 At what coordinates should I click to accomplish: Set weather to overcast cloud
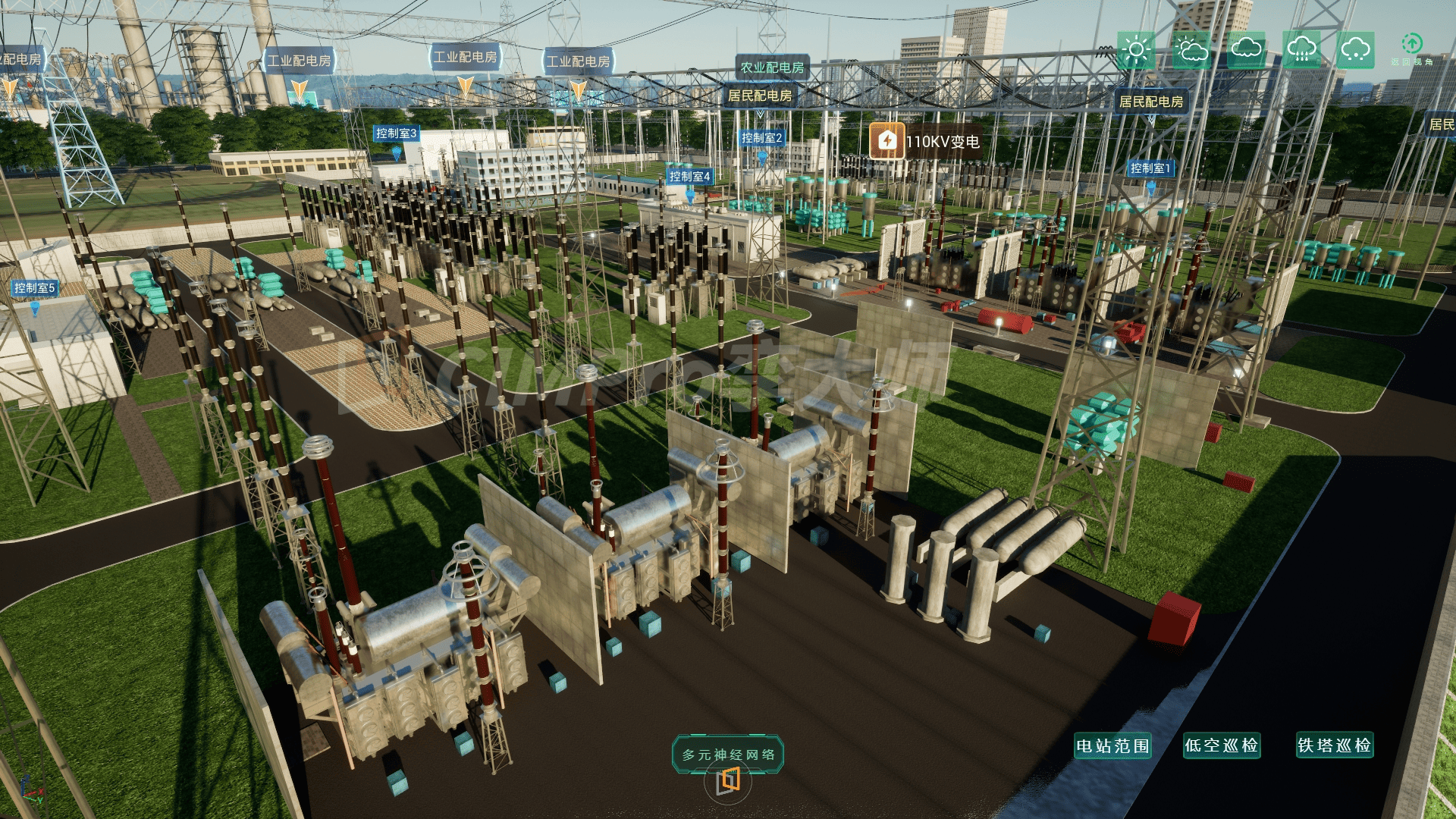[1246, 51]
